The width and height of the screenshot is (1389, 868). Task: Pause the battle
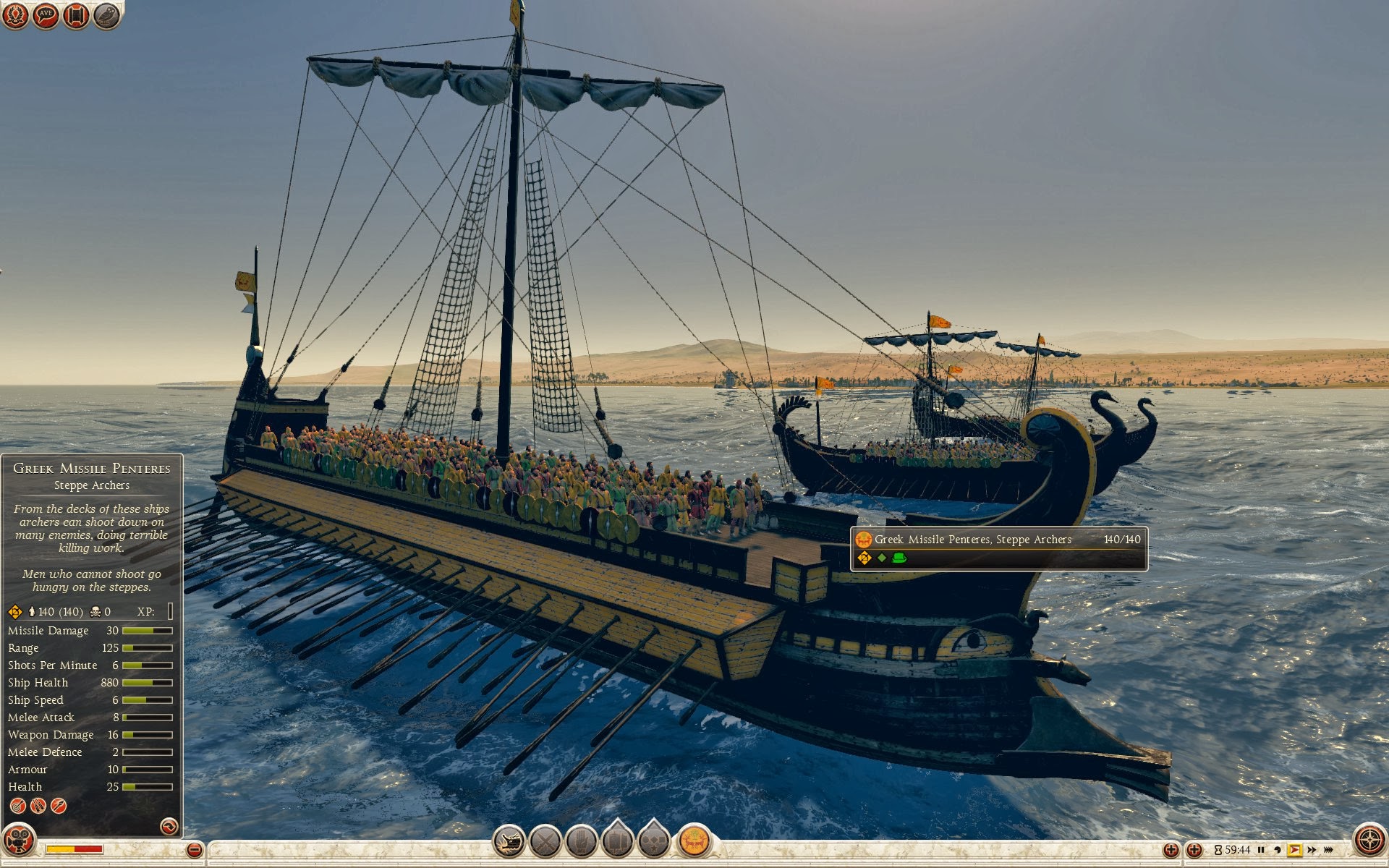(1261, 850)
